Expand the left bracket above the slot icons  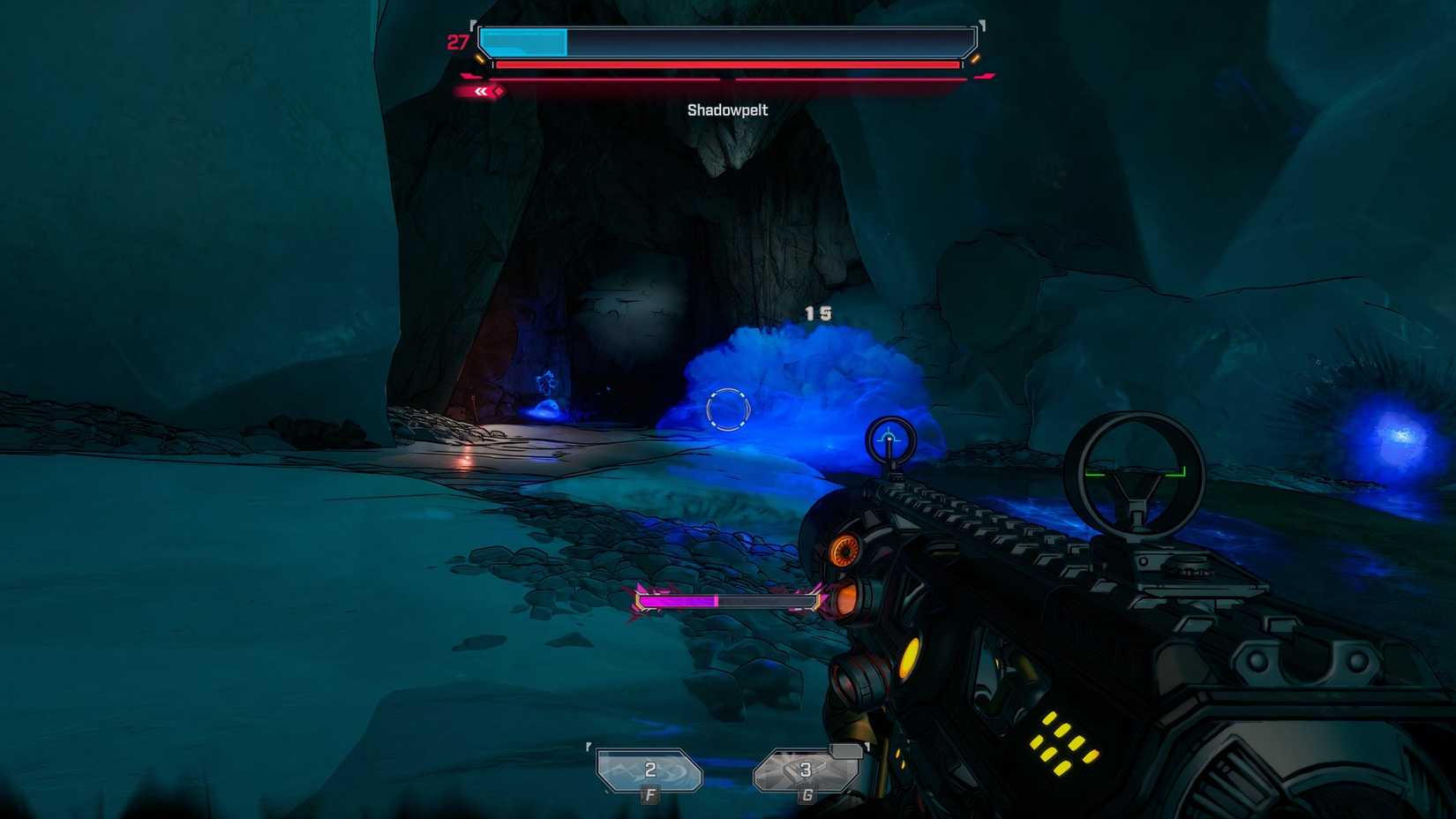click(587, 748)
